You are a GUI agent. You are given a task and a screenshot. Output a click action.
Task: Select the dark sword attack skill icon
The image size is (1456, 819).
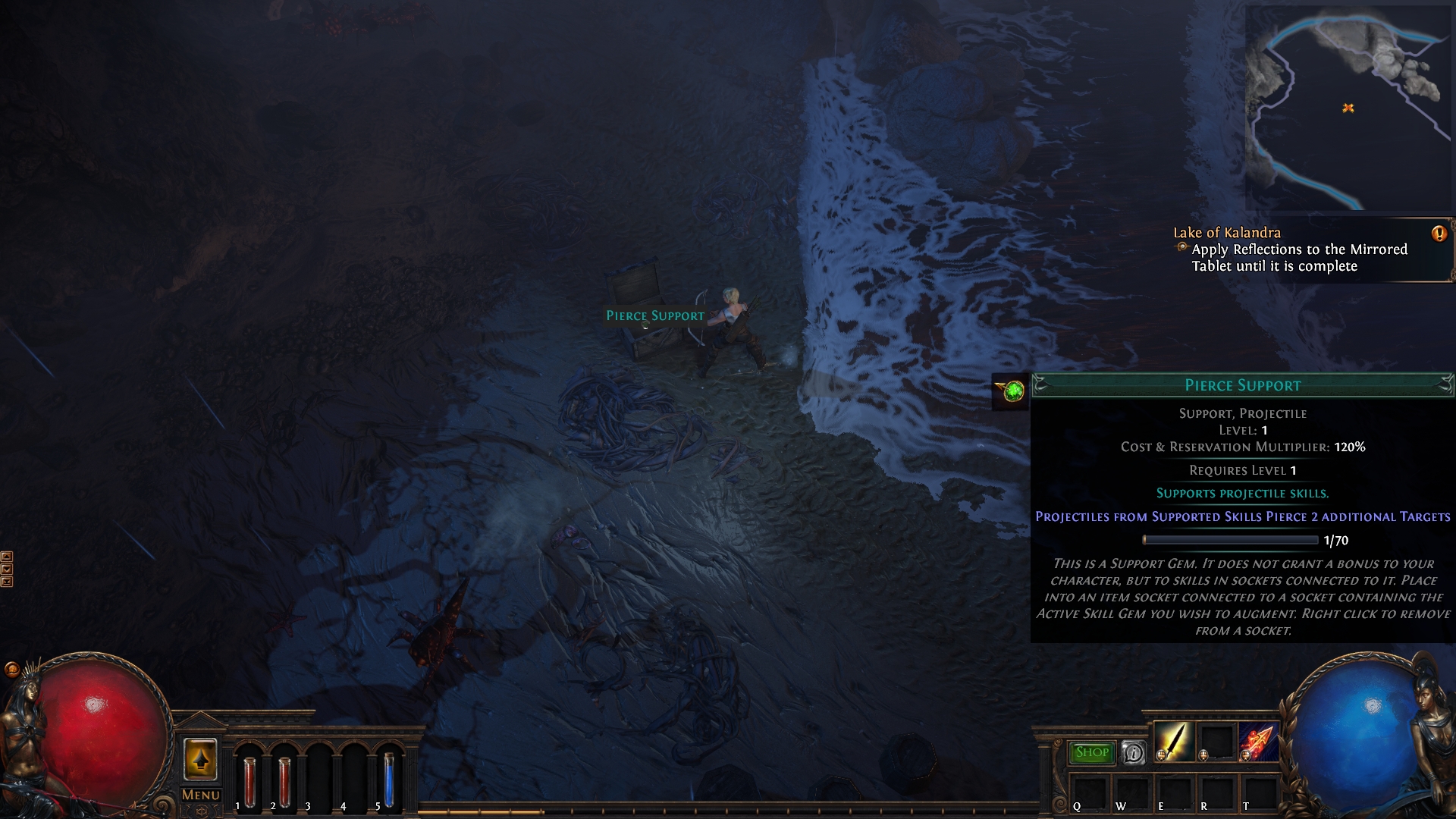1174,741
